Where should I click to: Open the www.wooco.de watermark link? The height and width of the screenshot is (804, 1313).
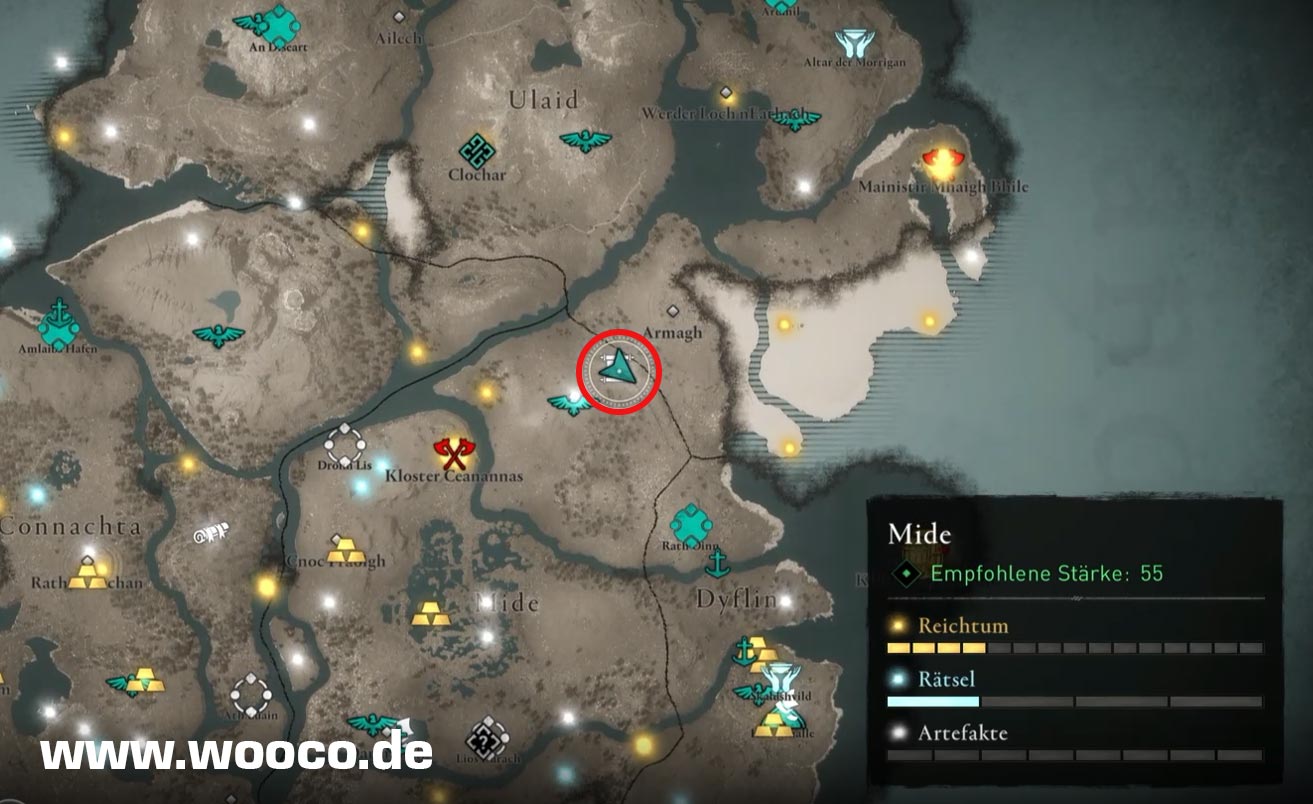[x=236, y=753]
